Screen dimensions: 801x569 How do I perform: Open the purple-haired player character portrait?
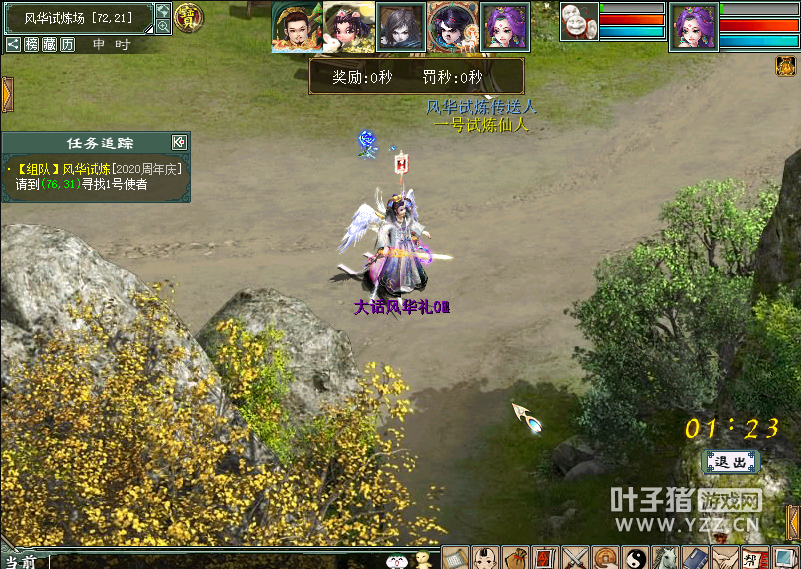pos(693,26)
